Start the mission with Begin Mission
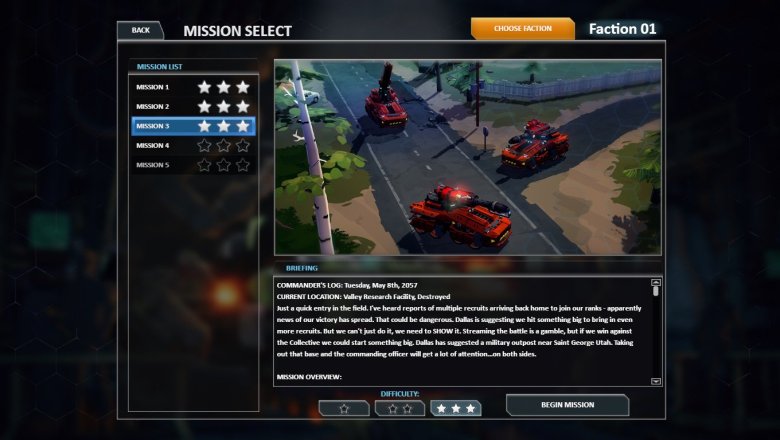 pos(567,405)
